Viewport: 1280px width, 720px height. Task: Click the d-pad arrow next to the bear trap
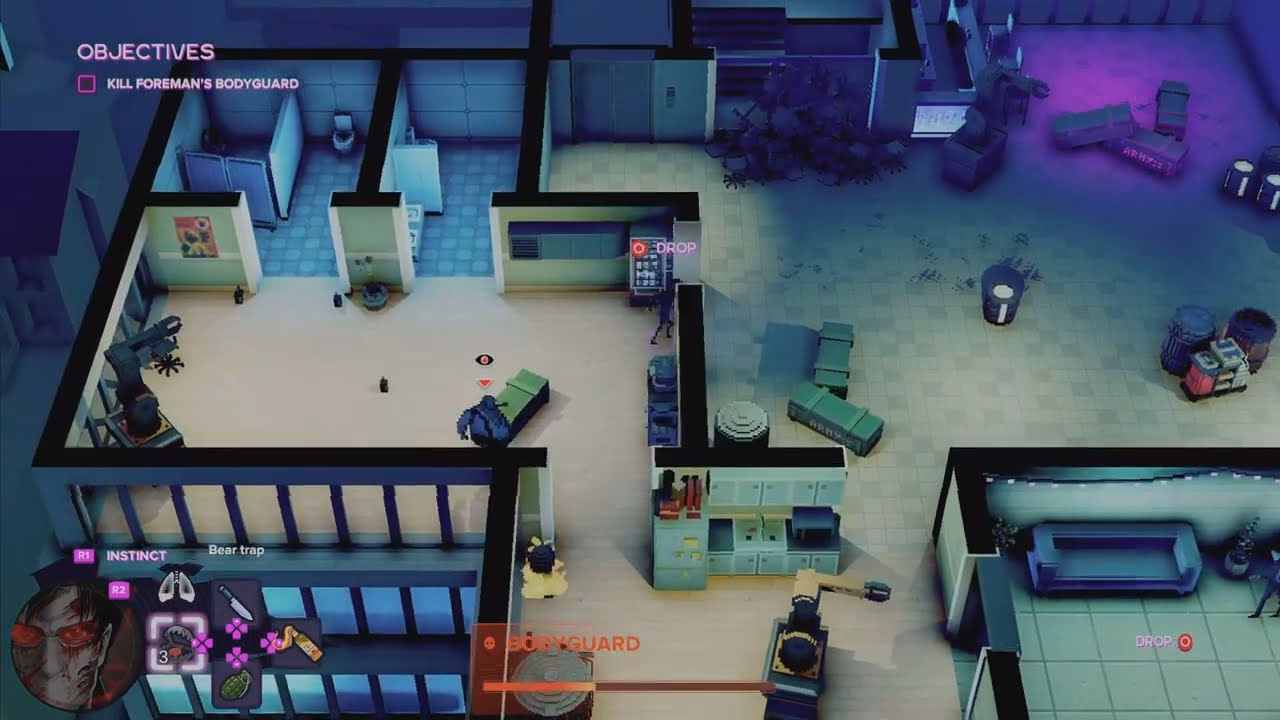pyautogui.click(x=203, y=641)
